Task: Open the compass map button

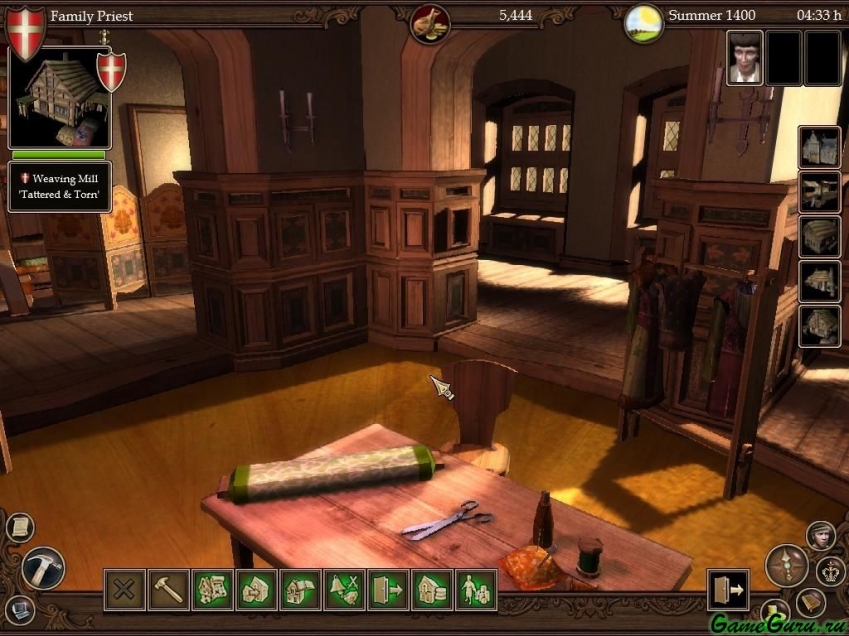Action: click(786, 566)
